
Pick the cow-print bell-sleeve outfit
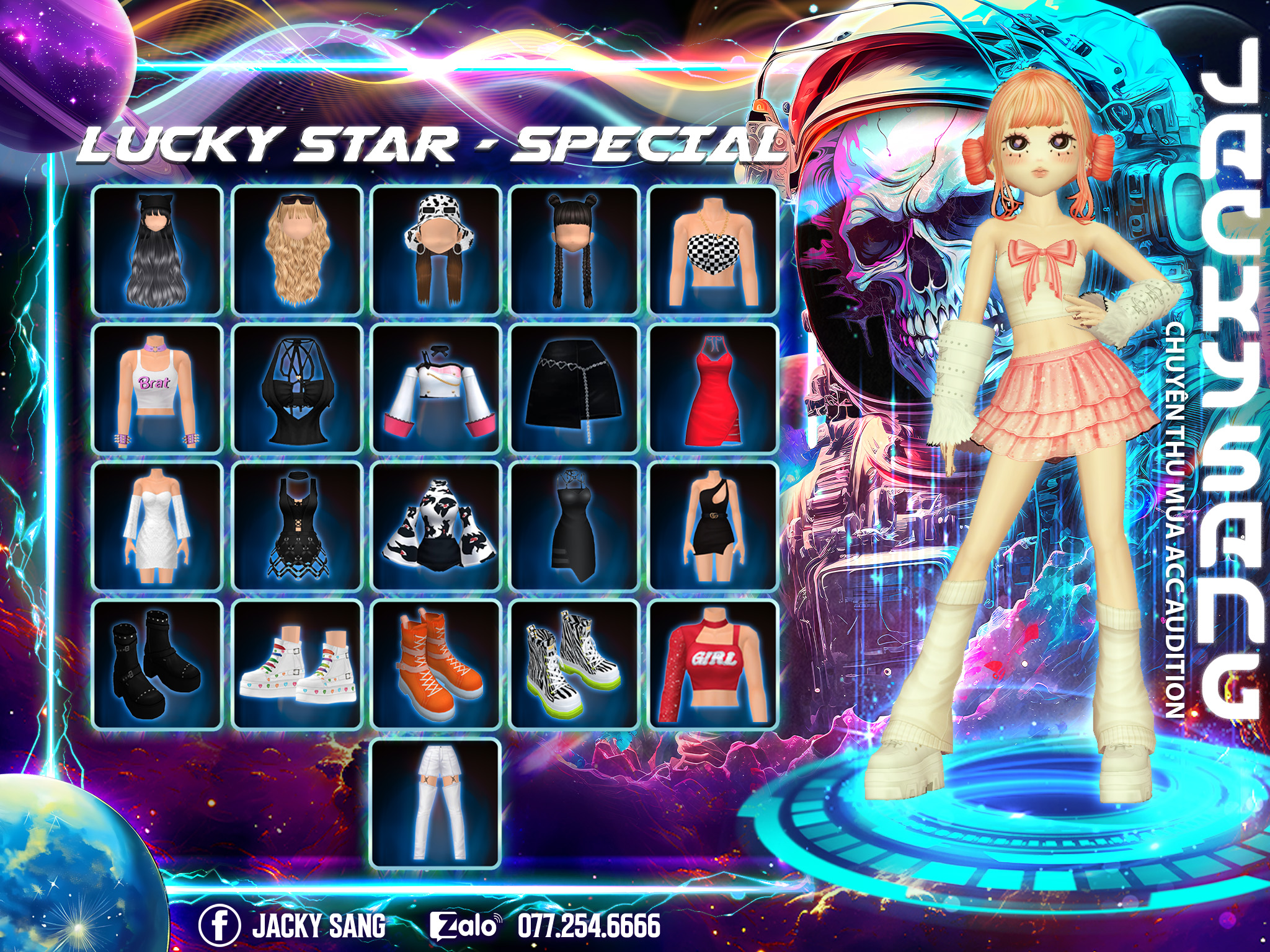[x=436, y=527]
